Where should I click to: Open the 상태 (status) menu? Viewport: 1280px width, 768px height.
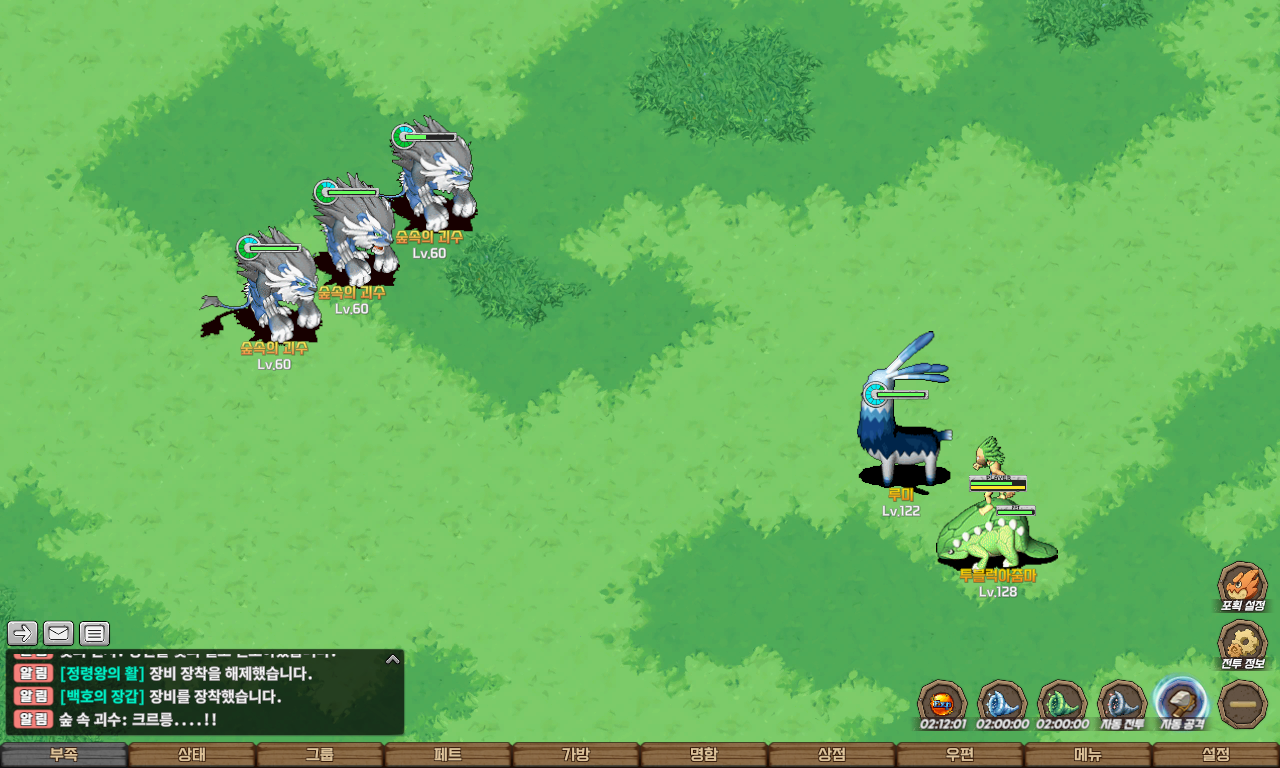[x=192, y=755]
